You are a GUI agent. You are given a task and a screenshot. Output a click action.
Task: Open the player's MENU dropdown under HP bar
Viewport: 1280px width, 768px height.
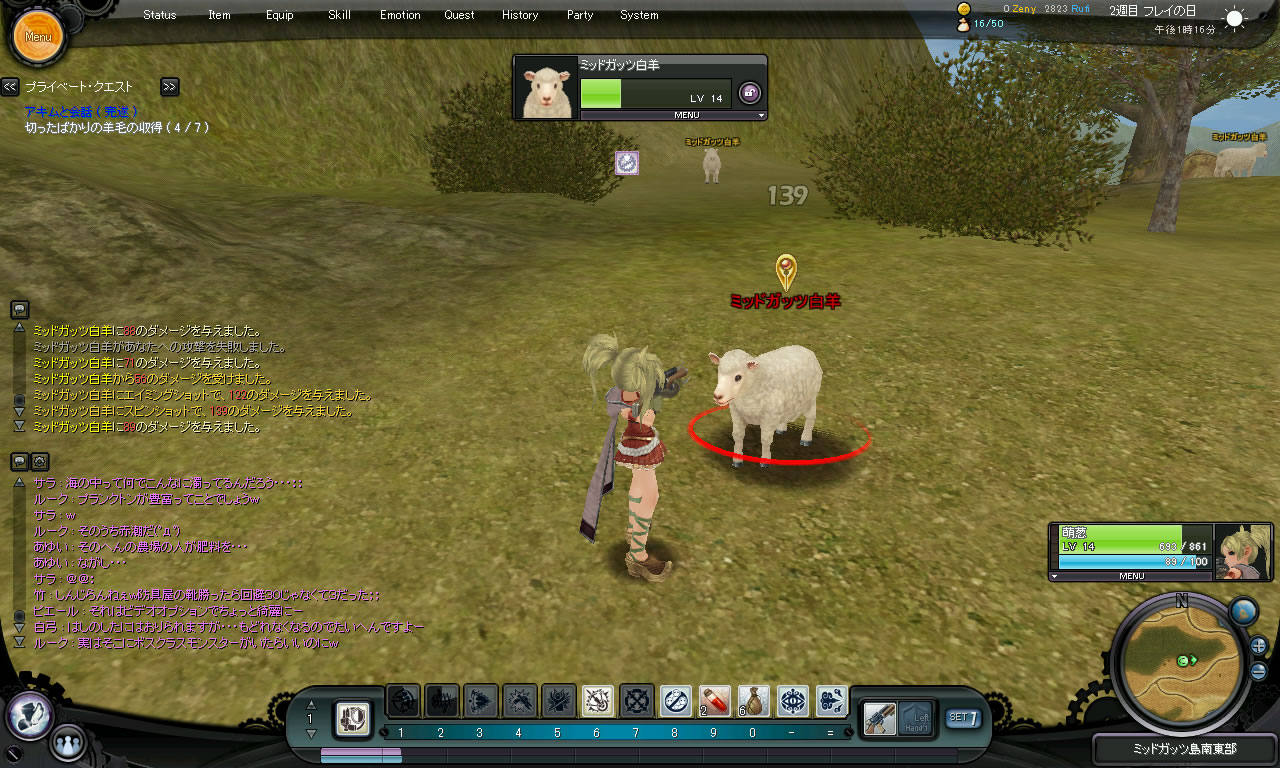(x=1131, y=576)
